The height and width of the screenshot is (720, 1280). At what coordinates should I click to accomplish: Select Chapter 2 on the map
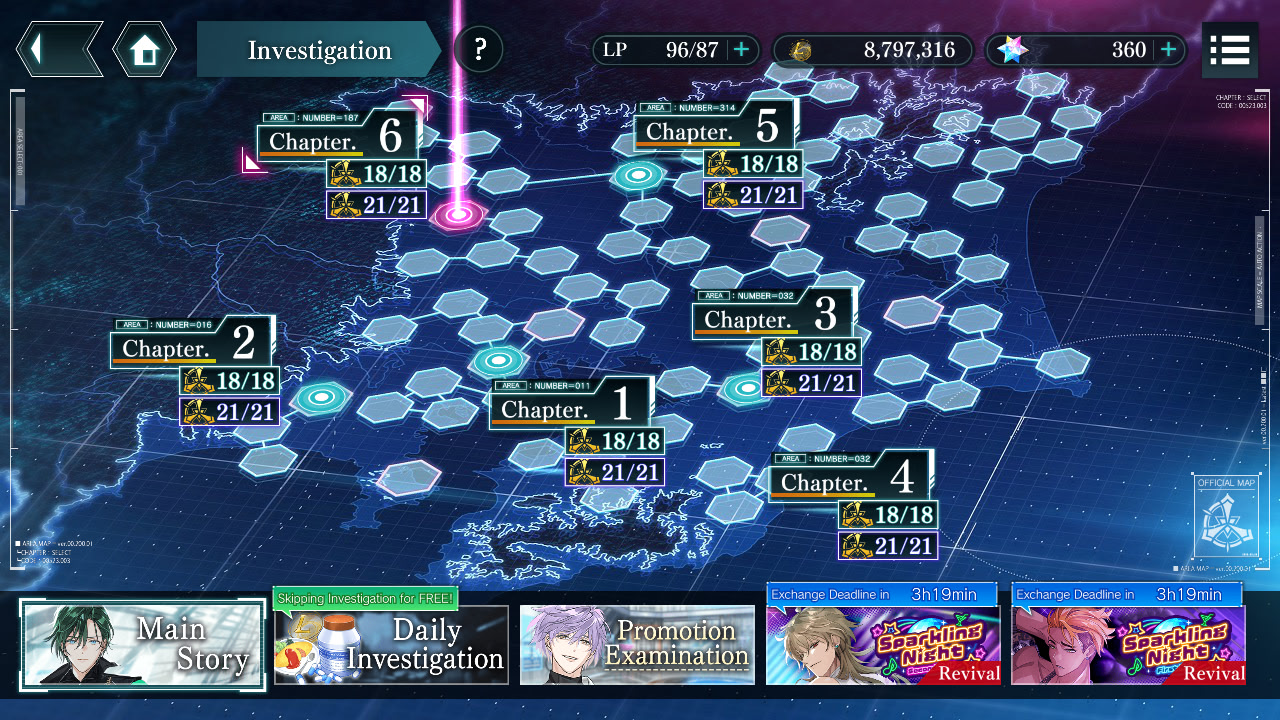point(190,344)
